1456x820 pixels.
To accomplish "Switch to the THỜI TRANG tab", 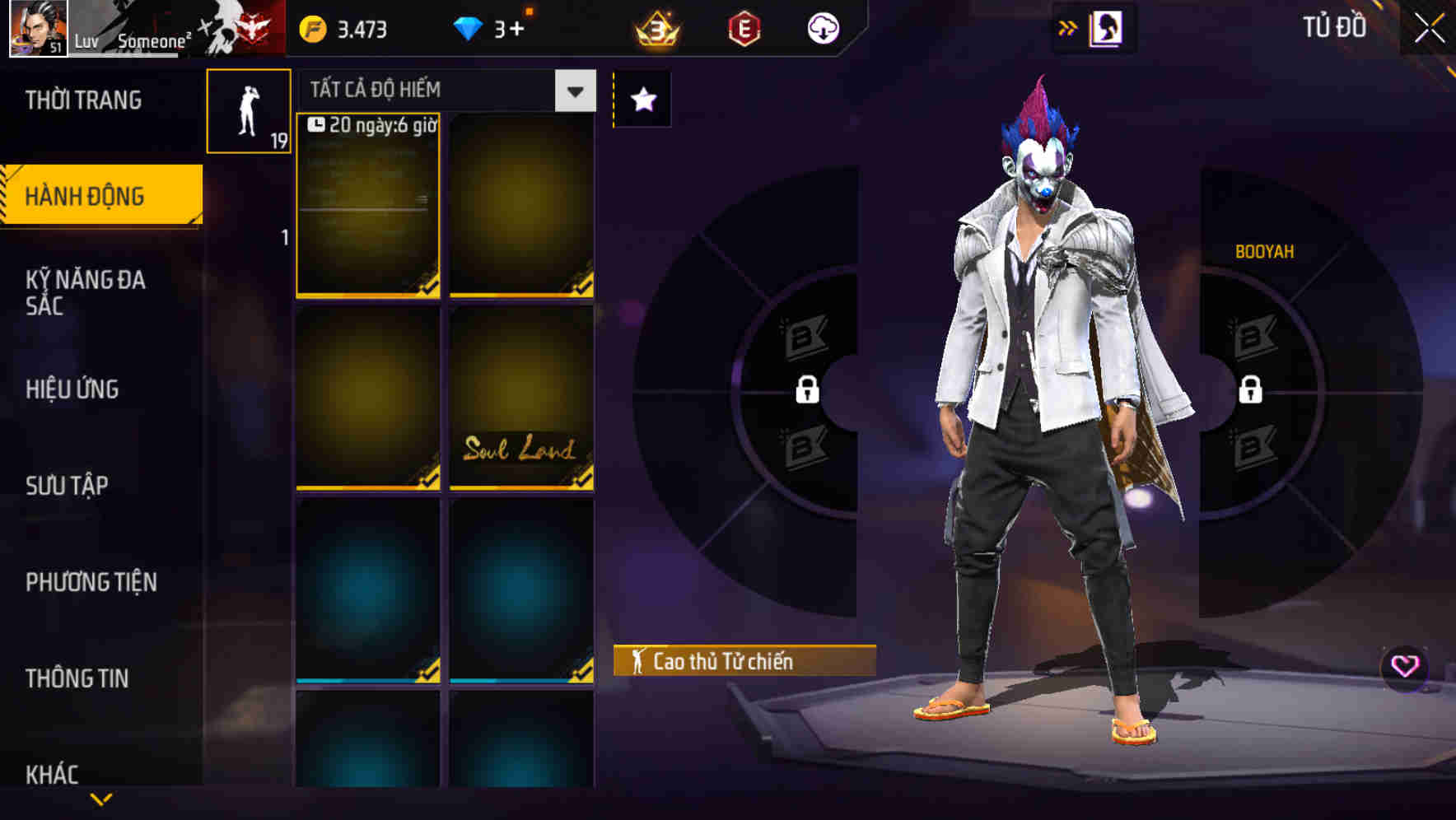I will pos(82,100).
